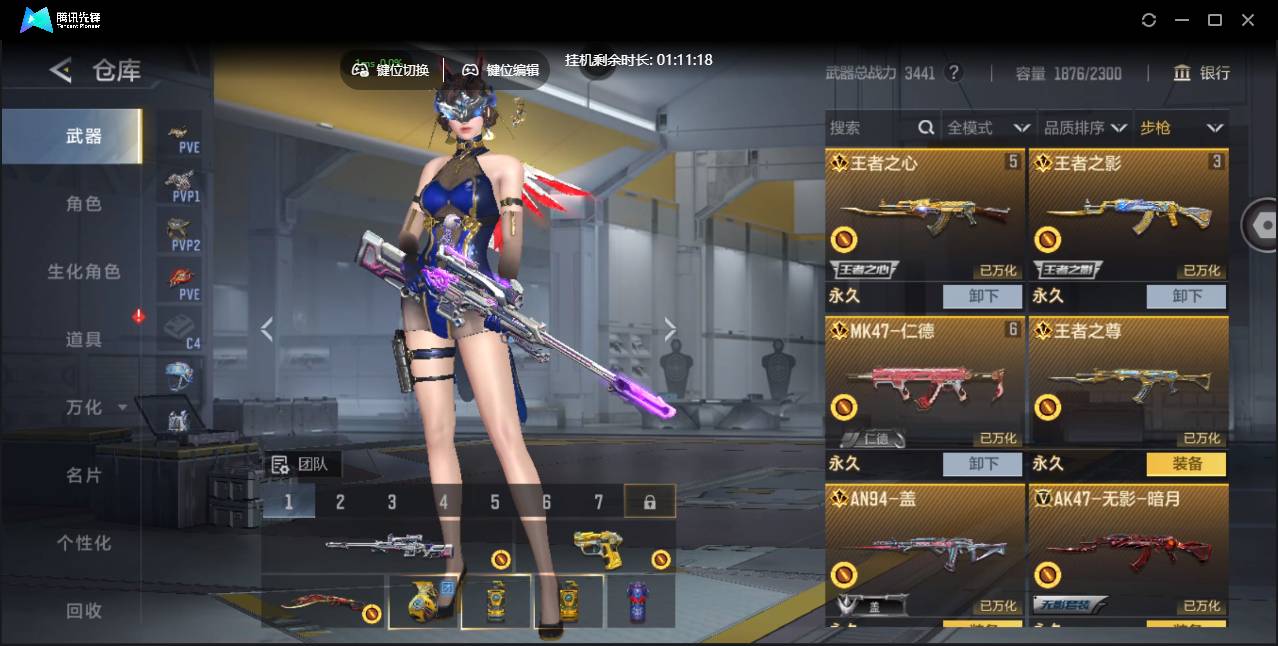This screenshot has width=1278, height=646.
Task: Open the 品质排序 sort dropdown
Action: pos(1085,128)
